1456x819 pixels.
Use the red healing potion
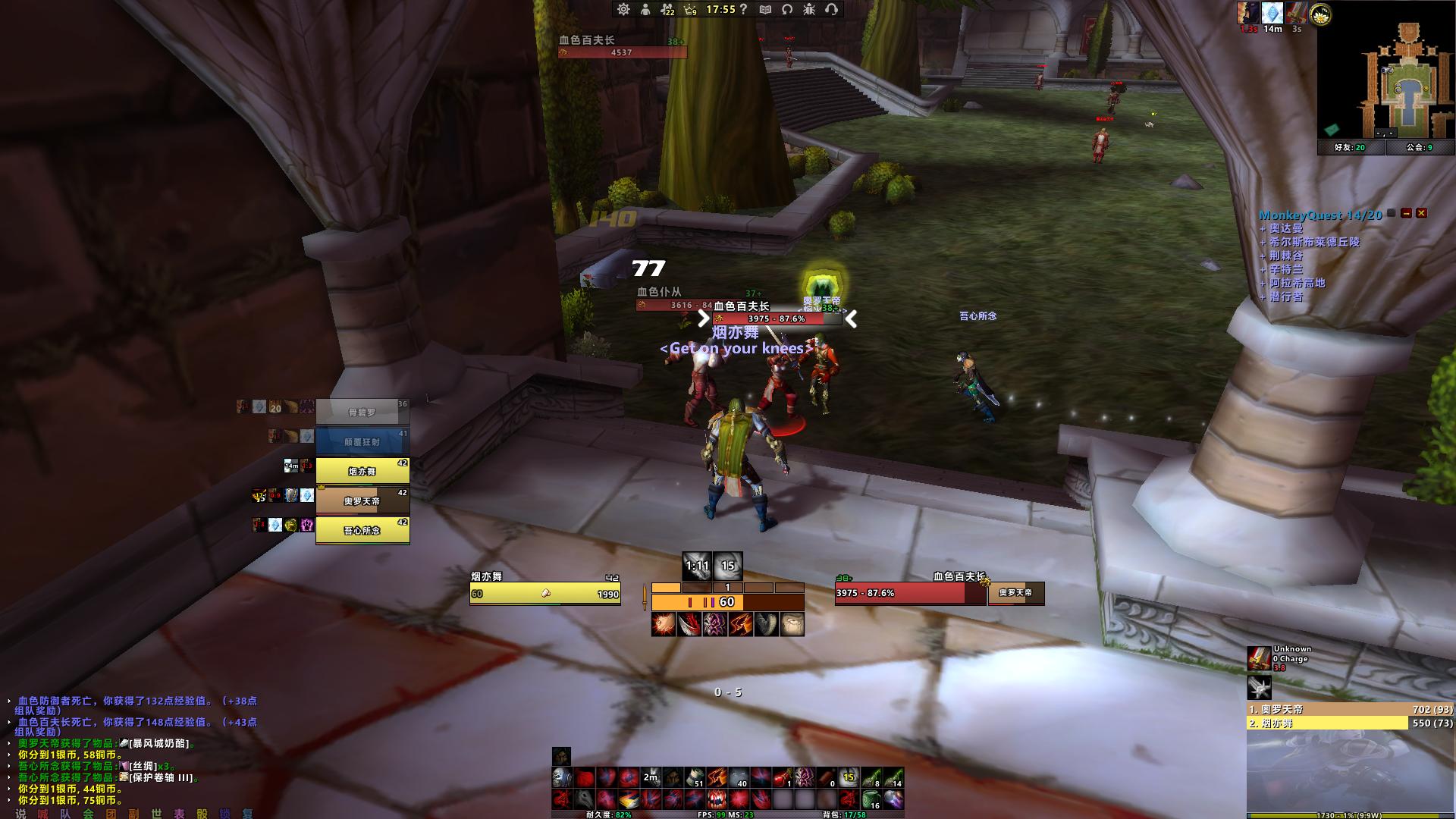783,777
